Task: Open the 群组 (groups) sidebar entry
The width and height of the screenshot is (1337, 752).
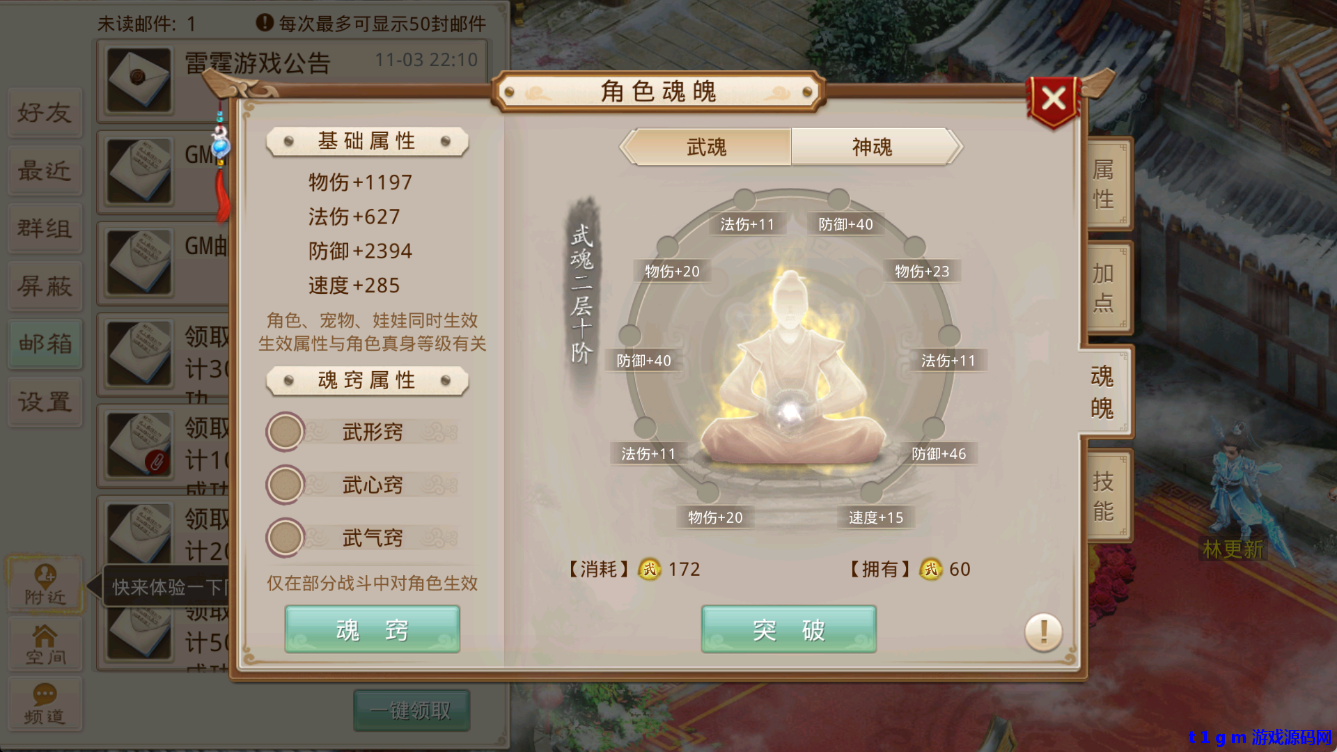Action: (44, 228)
